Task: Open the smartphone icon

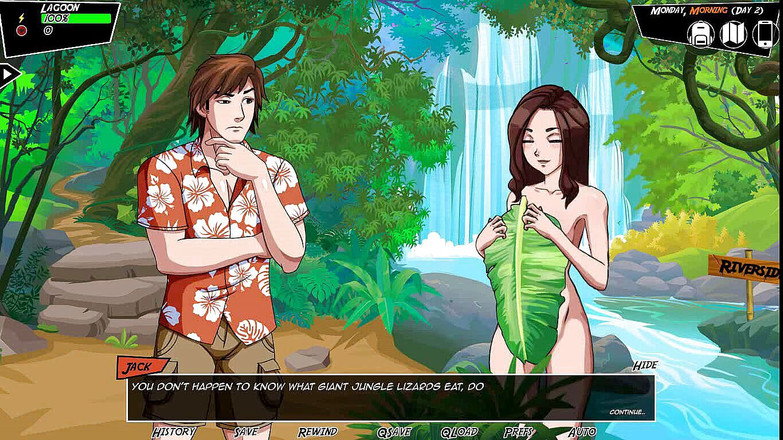Action: (764, 33)
